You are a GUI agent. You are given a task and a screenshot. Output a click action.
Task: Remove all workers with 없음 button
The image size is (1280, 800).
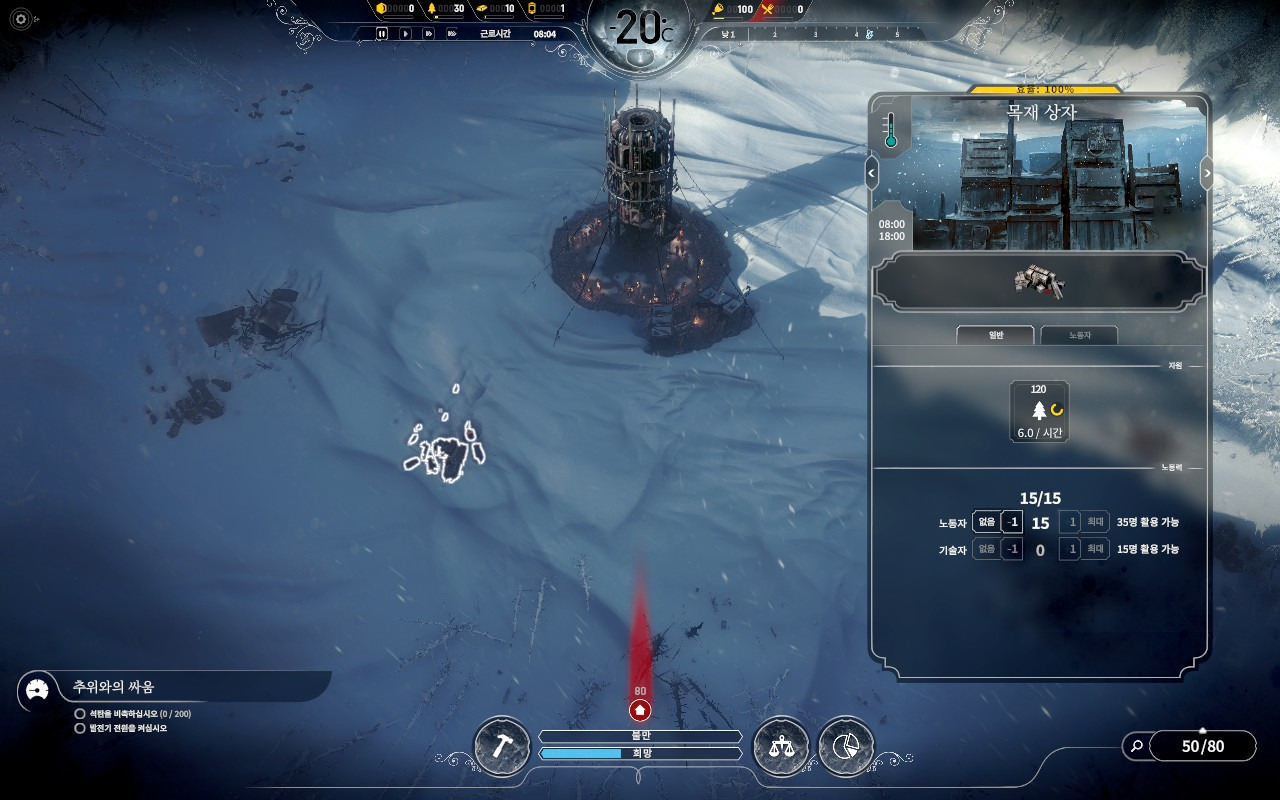coord(986,522)
